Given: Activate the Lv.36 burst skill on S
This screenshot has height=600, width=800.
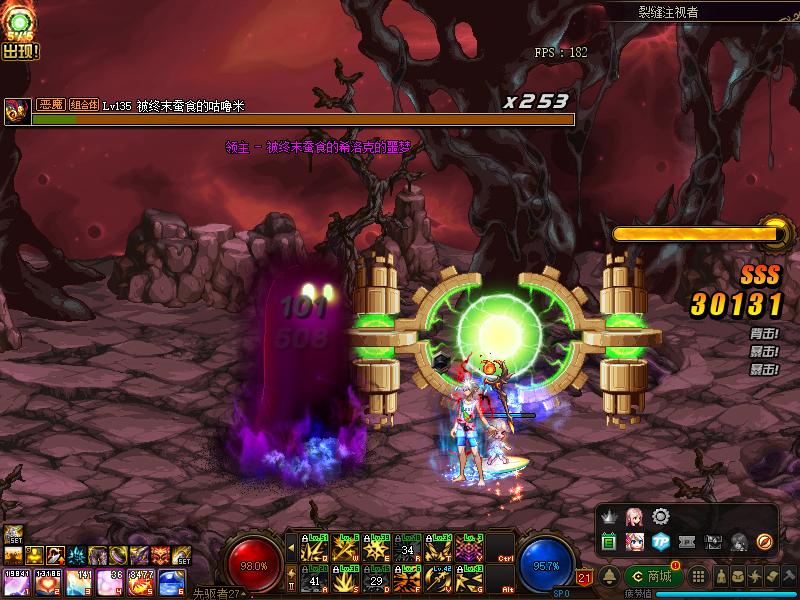Looking at the screenshot, I should pyautogui.click(x=346, y=577).
